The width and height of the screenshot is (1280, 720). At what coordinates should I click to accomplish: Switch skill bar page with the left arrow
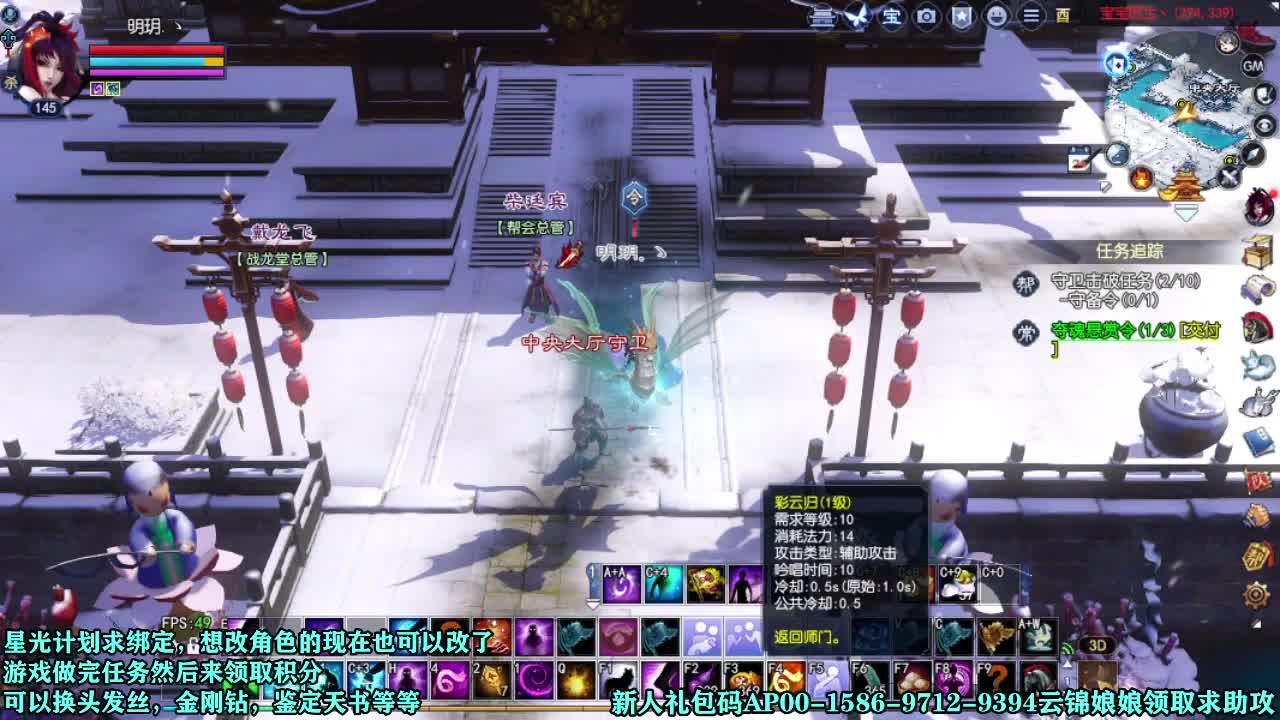[x=591, y=603]
